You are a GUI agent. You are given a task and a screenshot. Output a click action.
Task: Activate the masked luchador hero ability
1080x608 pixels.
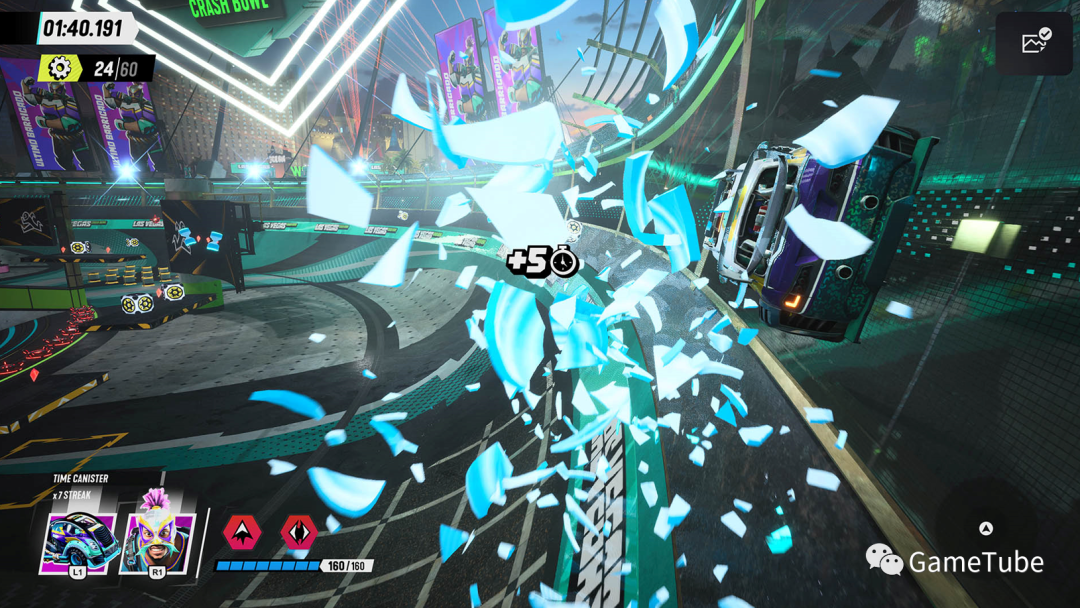pos(156,538)
